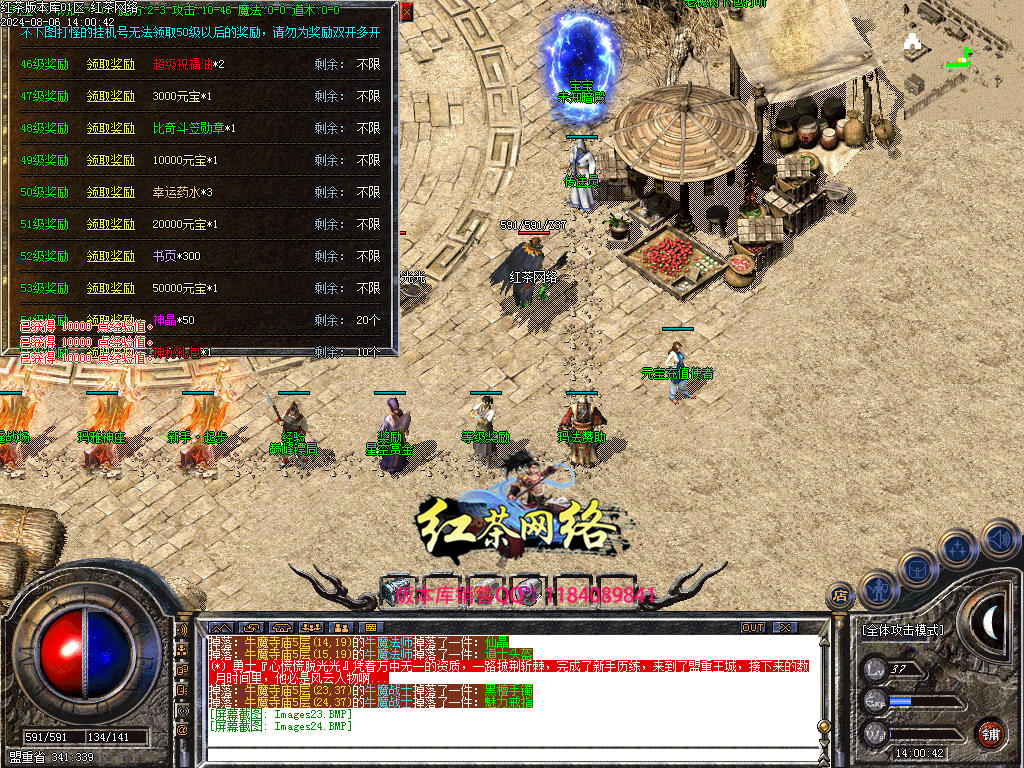Claim the level 50 幸运药水 reward
Viewport: 1024px width, 768px height.
coord(110,192)
